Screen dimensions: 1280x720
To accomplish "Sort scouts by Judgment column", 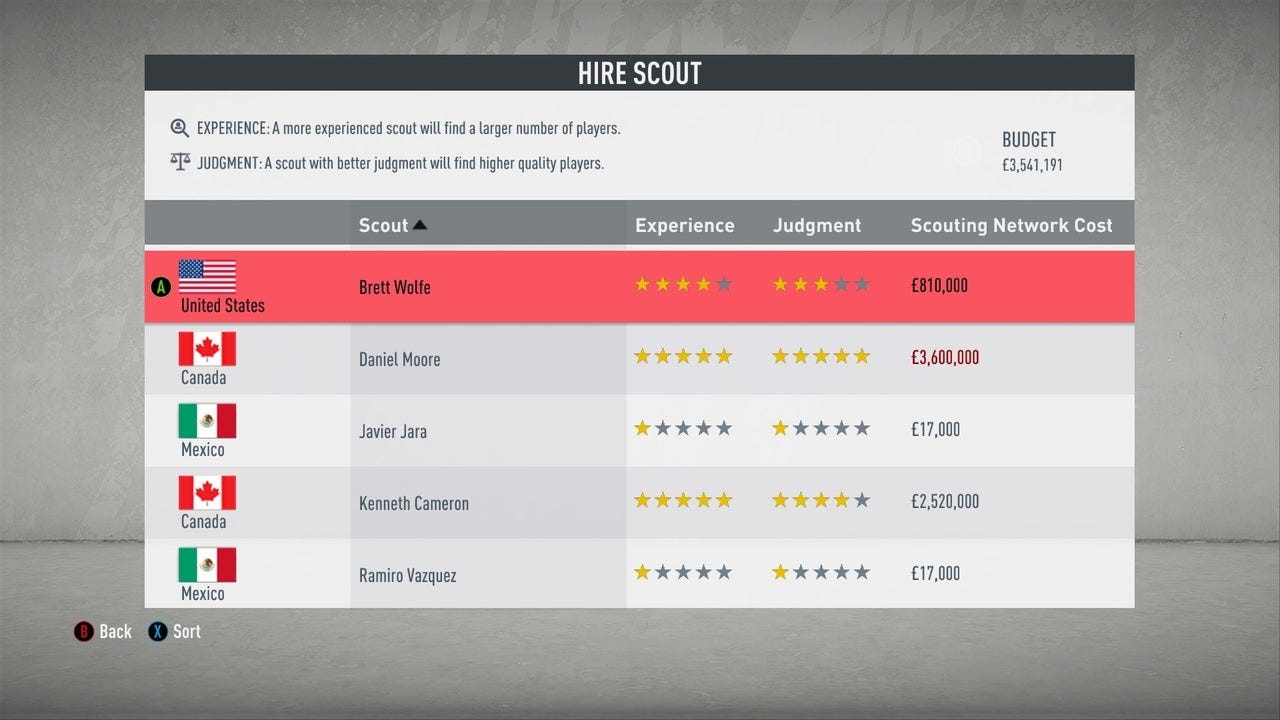I will [x=816, y=225].
